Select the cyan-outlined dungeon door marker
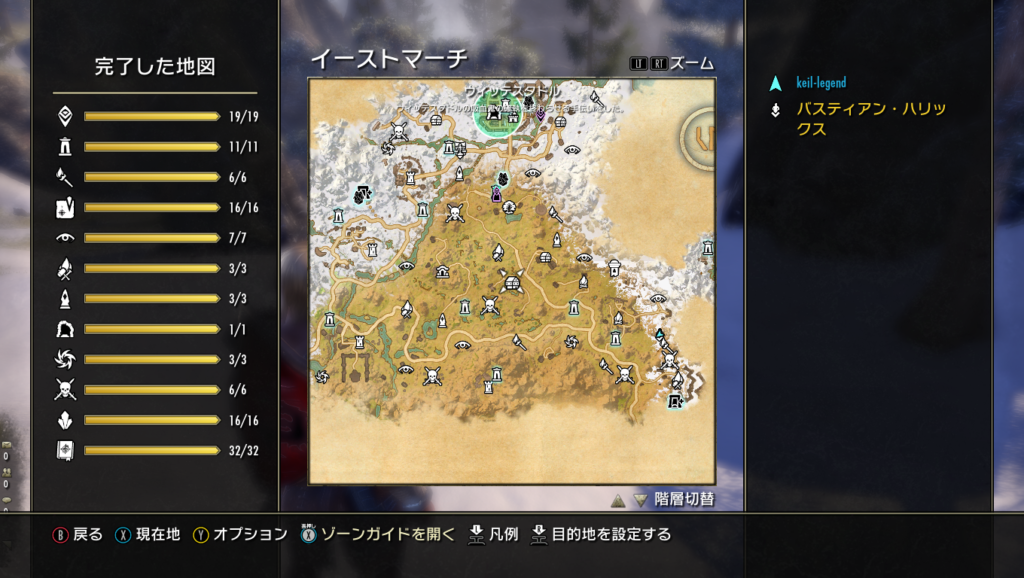 click(x=675, y=401)
